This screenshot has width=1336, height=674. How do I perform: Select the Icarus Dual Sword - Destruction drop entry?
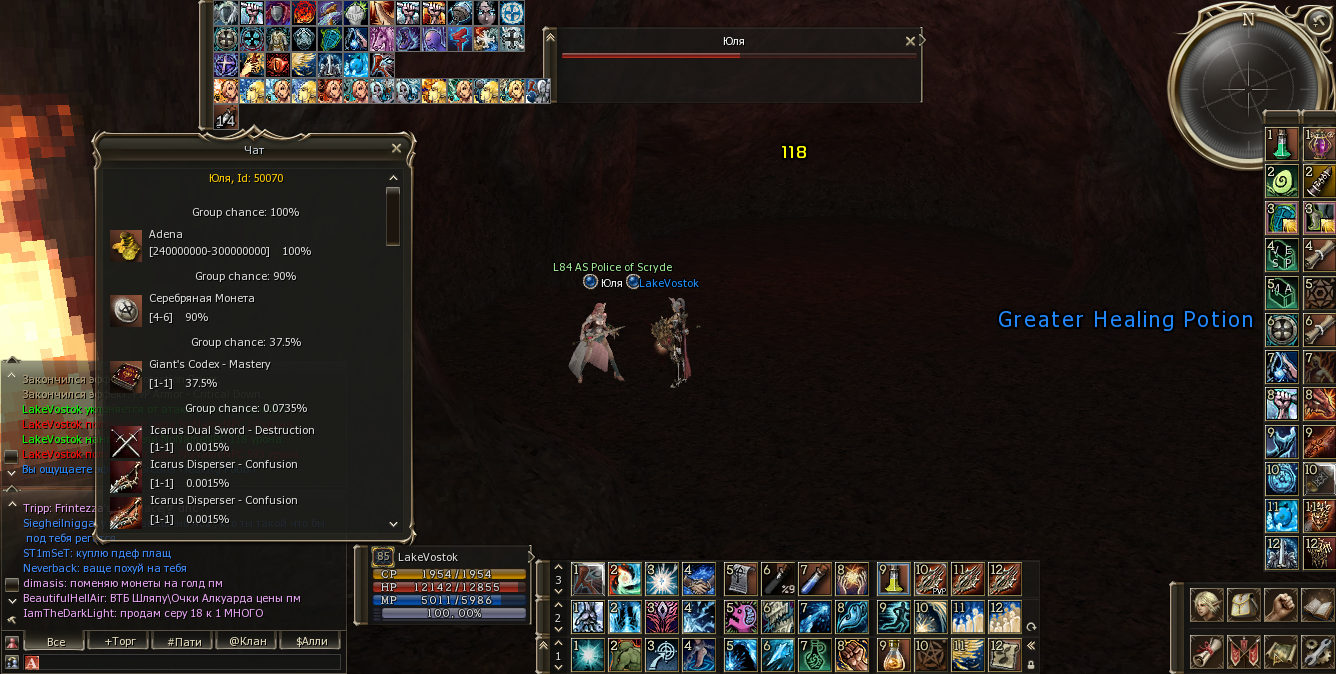click(x=232, y=430)
